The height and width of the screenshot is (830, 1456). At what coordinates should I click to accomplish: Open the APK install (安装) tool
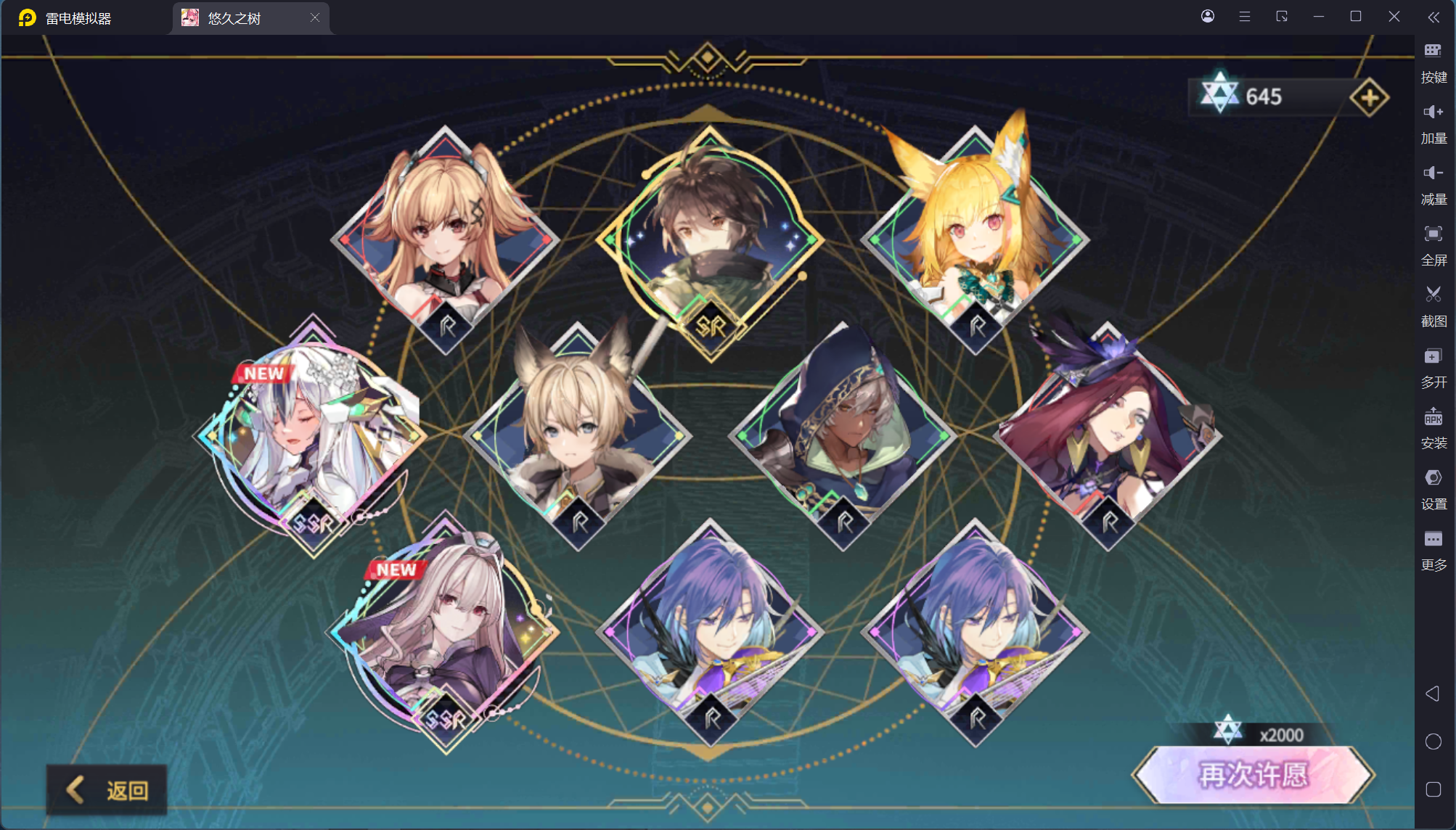(1433, 417)
